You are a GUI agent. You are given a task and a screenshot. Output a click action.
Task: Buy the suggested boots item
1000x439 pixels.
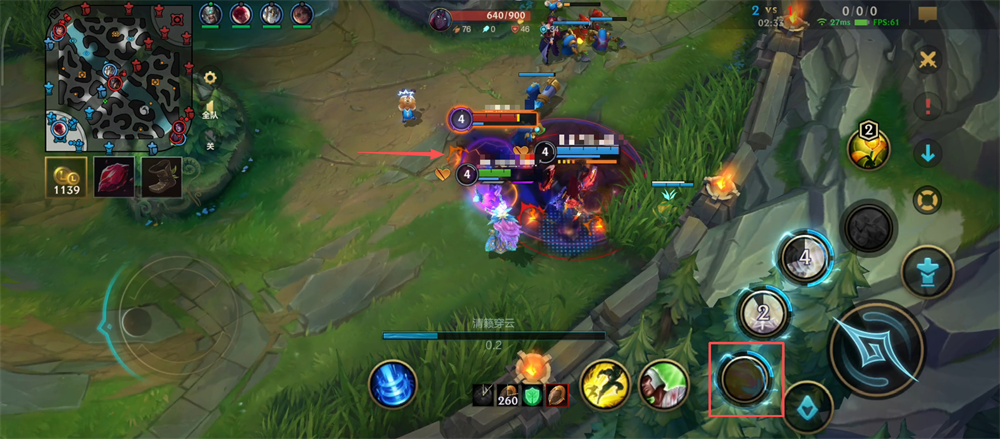pyautogui.click(x=162, y=177)
